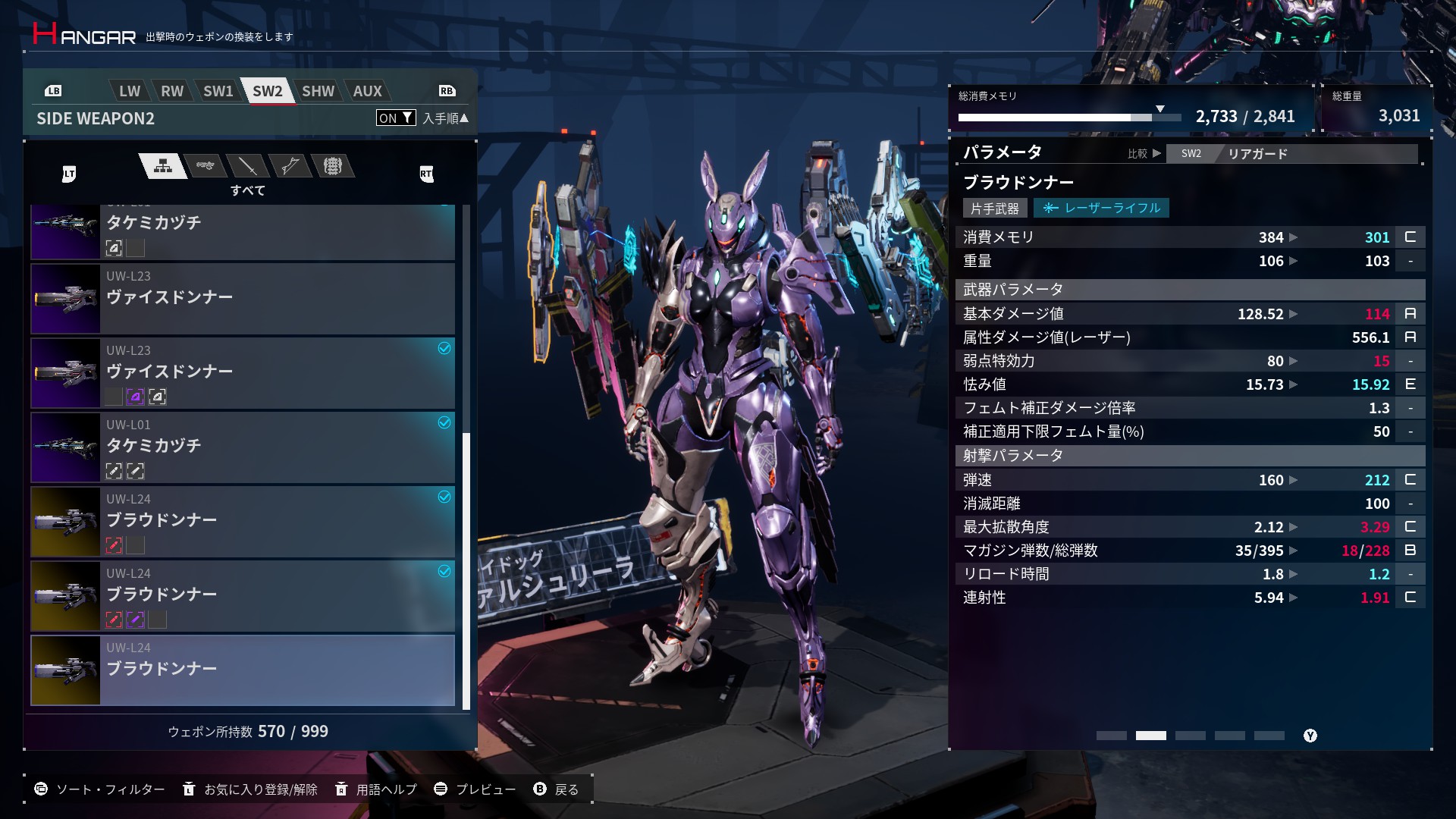Select the すべて all-categories filter icon
1456x819 pixels.
(x=163, y=166)
